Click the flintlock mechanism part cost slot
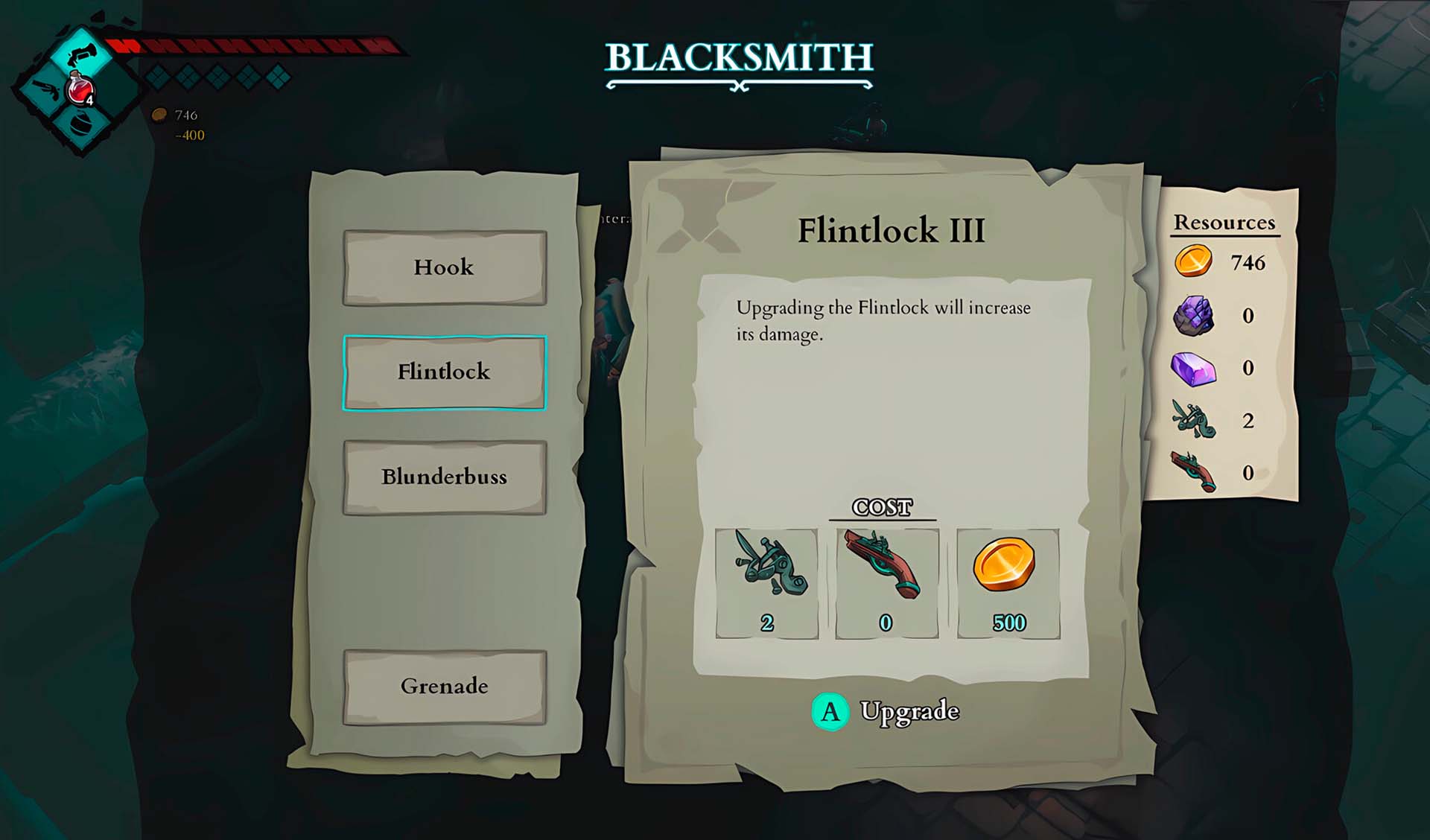This screenshot has height=840, width=1430. pos(766,583)
